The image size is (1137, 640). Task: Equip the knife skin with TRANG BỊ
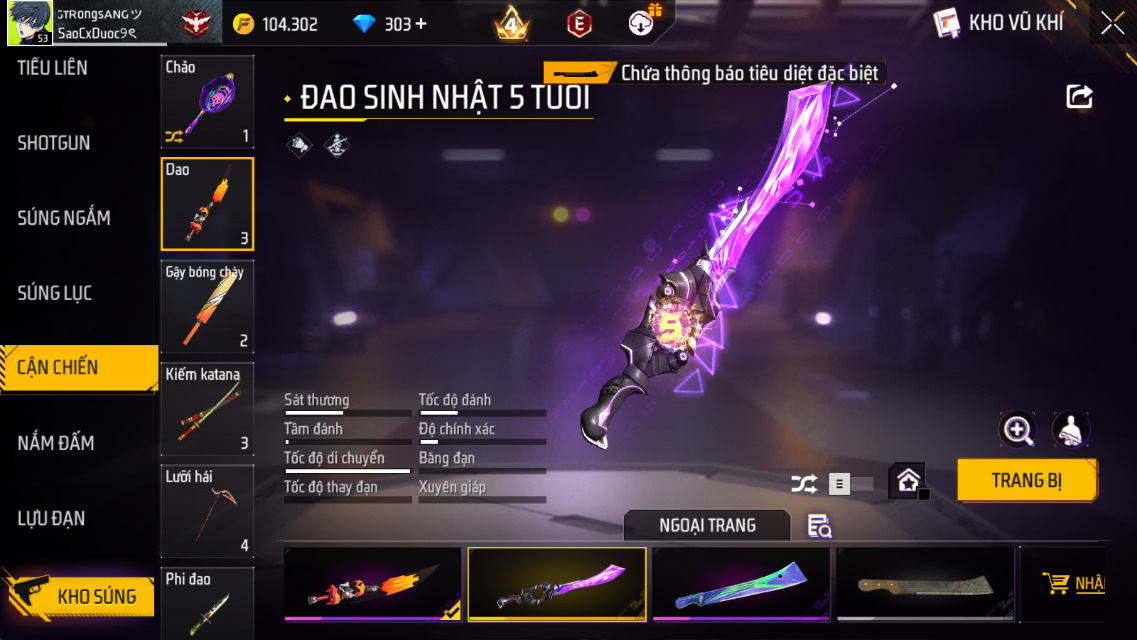click(1026, 481)
